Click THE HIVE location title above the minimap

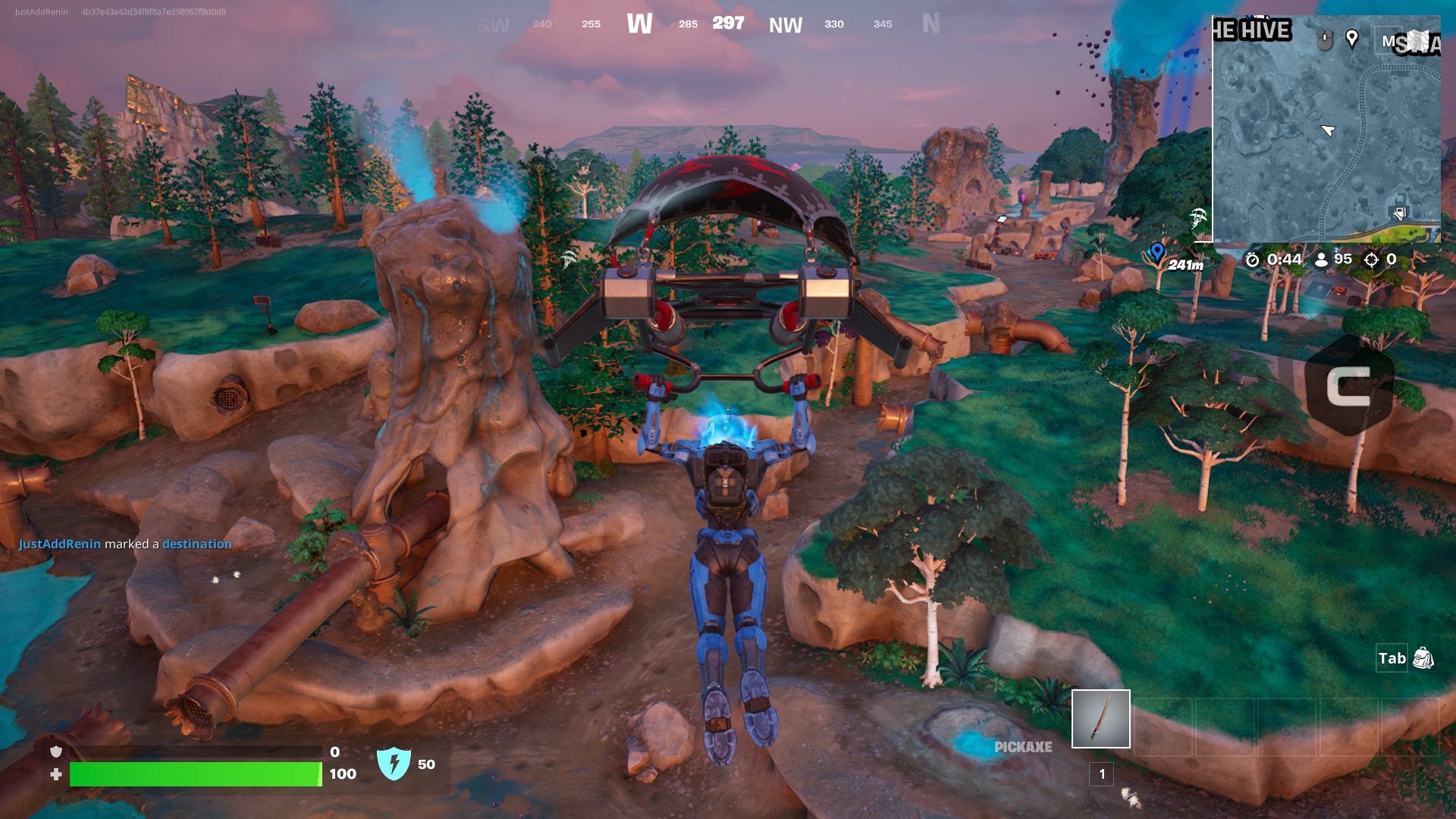[x=1251, y=30]
